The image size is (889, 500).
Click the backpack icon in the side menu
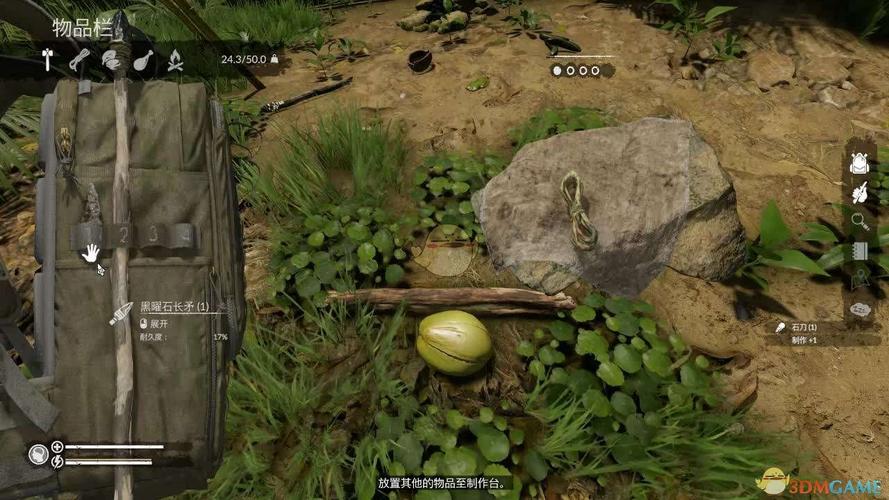[x=859, y=163]
